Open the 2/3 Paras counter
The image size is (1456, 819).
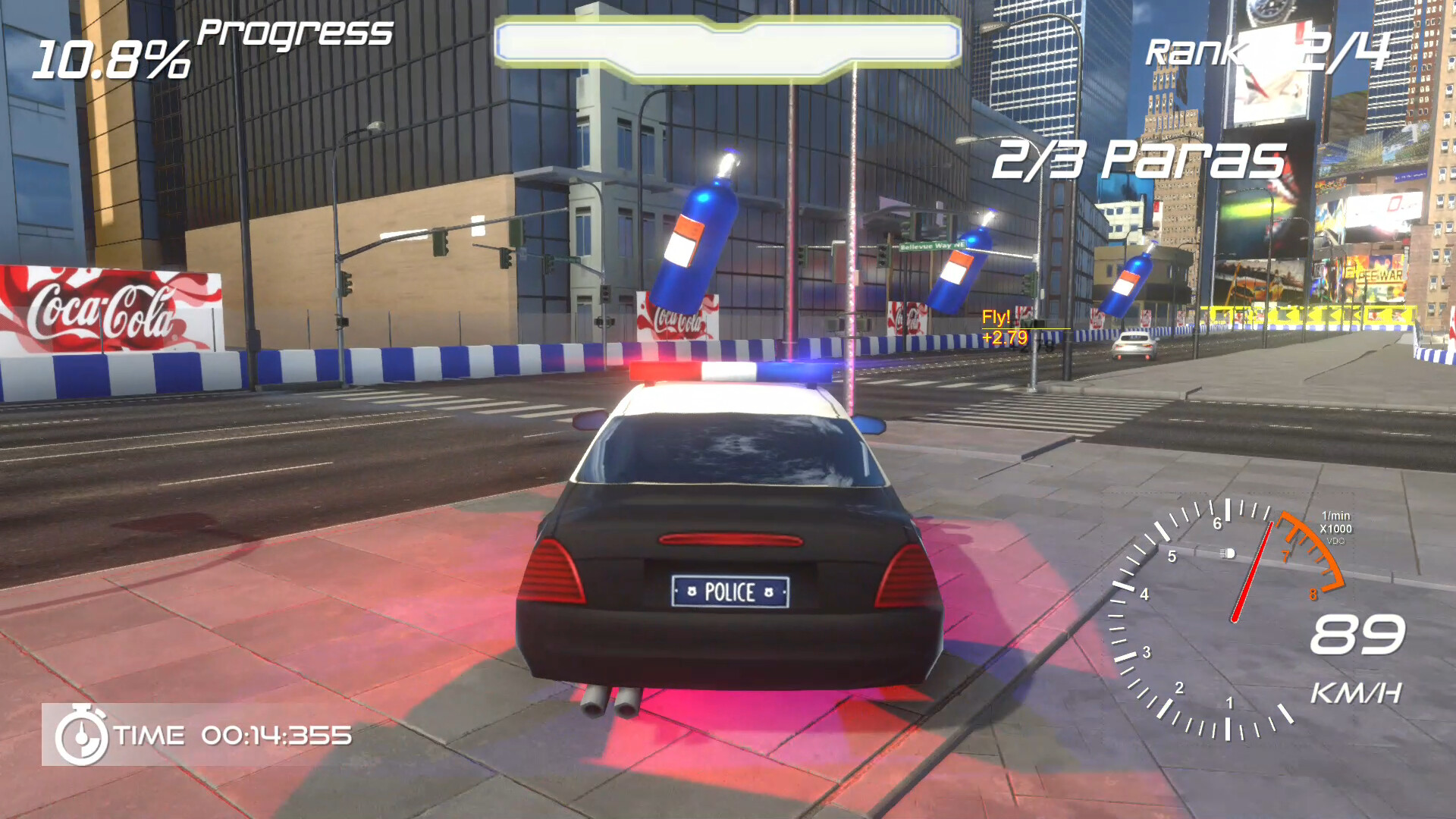tap(1136, 159)
